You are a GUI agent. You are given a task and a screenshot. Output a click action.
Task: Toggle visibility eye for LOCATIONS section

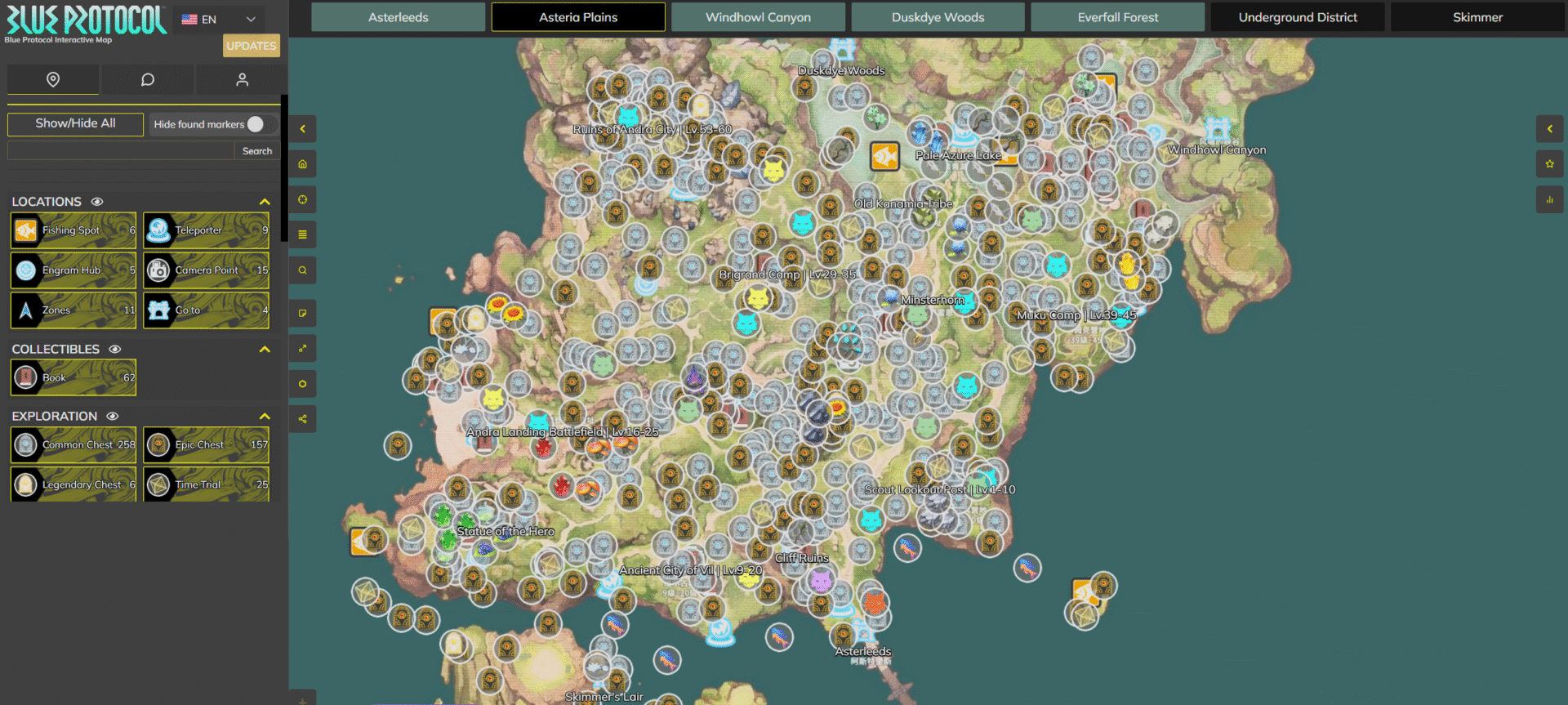point(97,201)
